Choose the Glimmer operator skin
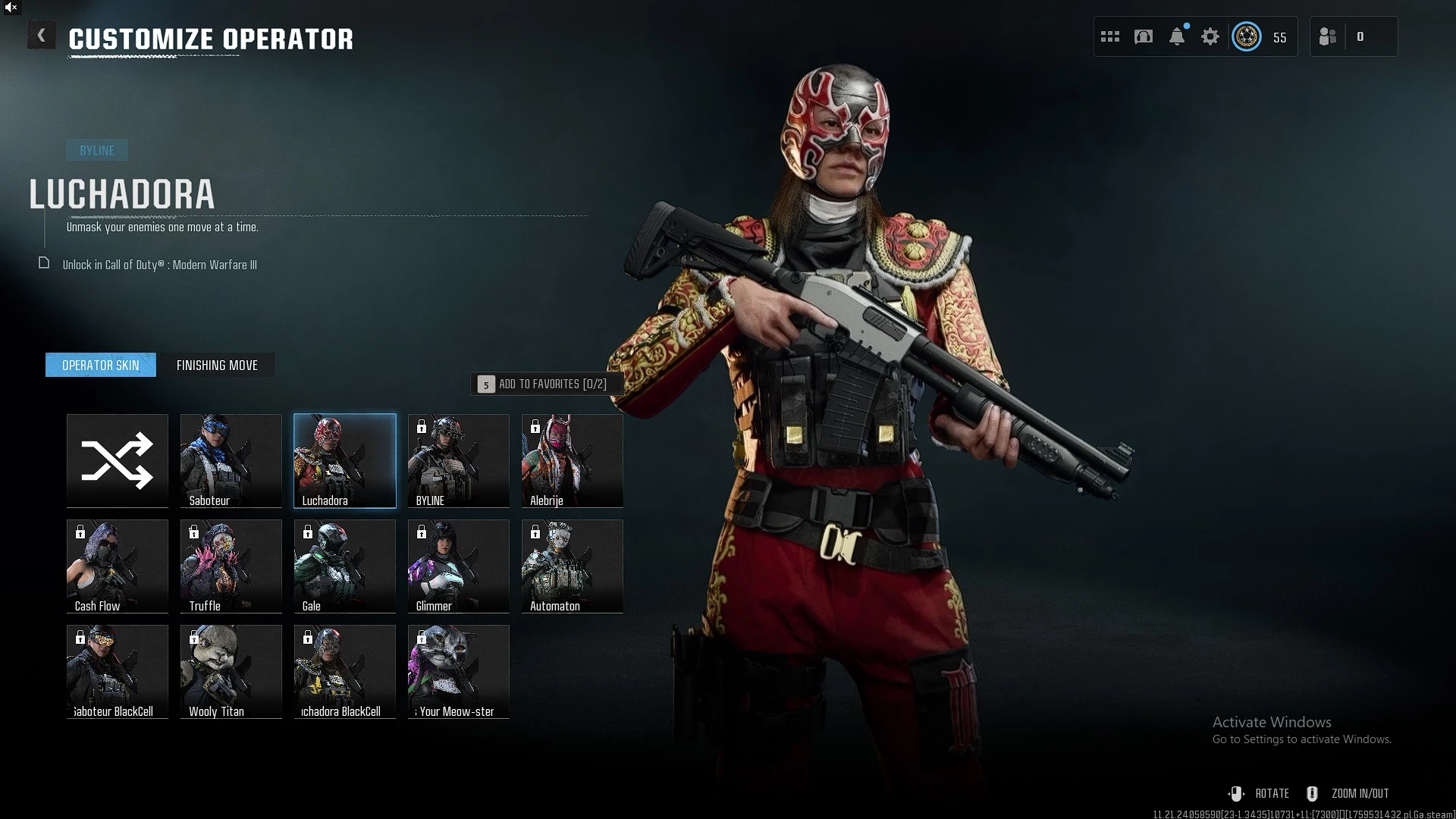The width and height of the screenshot is (1456, 819). tap(459, 566)
